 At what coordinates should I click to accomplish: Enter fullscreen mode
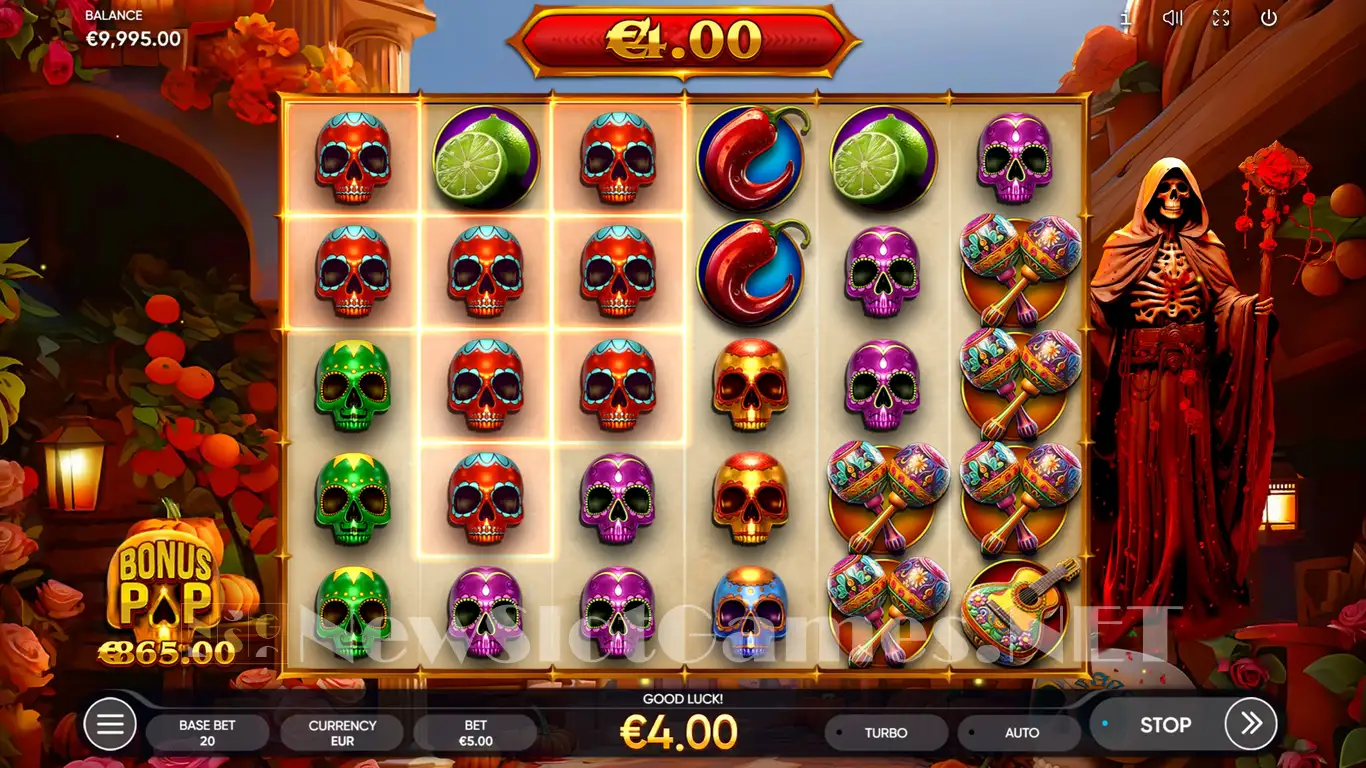click(1221, 17)
